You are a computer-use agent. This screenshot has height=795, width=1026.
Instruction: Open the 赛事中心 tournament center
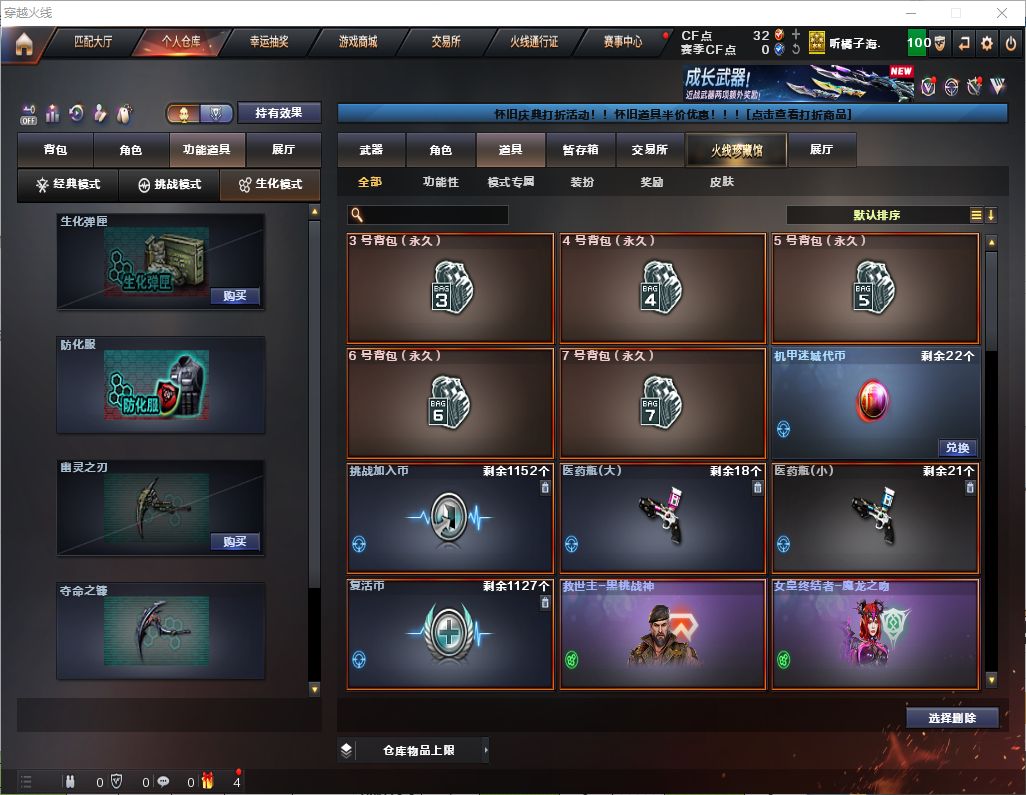(x=622, y=42)
